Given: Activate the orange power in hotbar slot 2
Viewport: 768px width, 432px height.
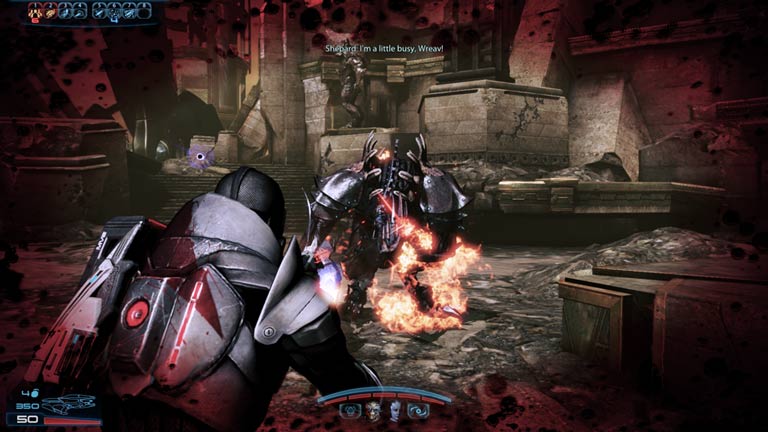Looking at the screenshot, I should 52,12.
